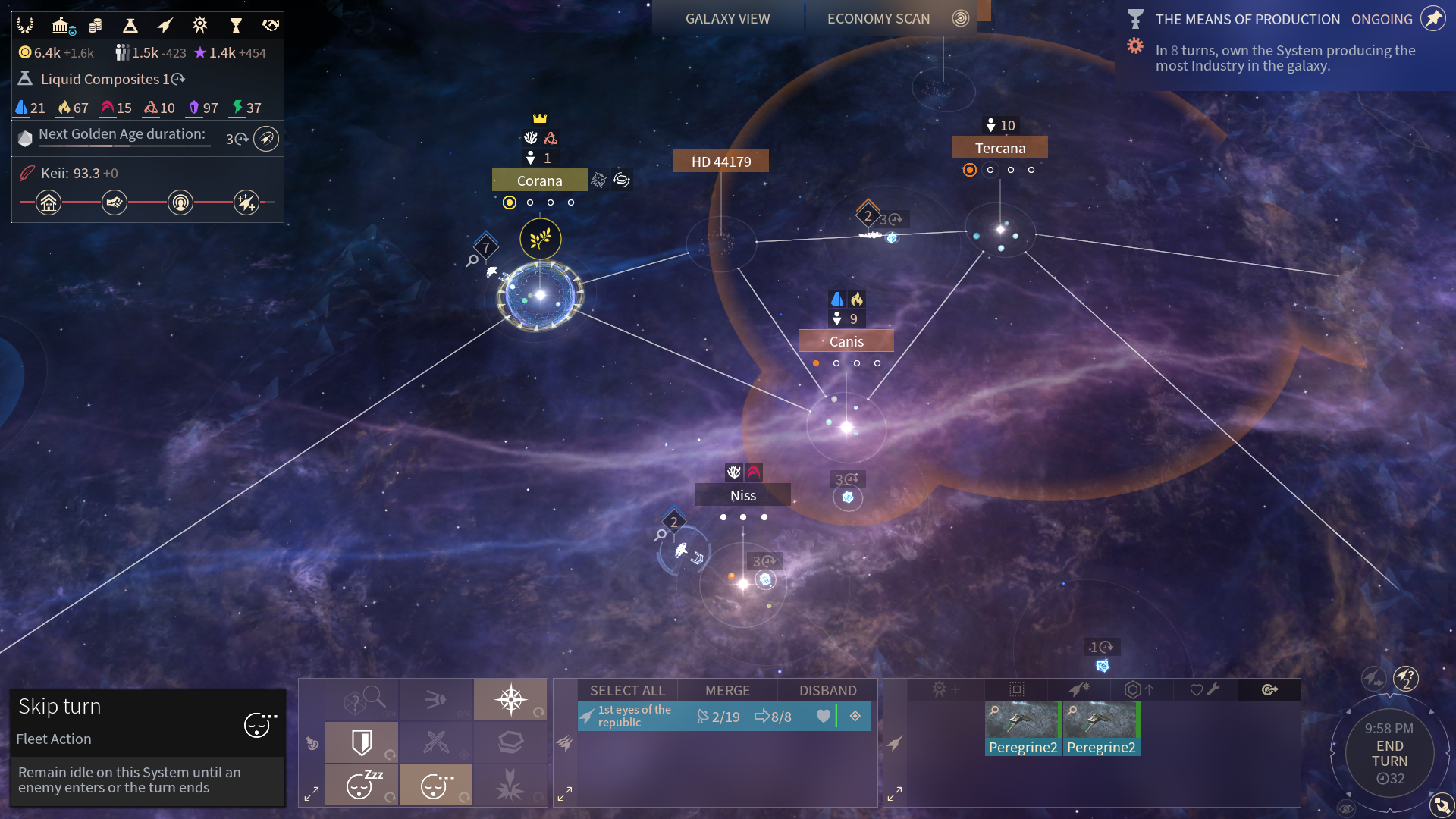Viewport: 1456px width, 819px height.
Task: Select all ships in the fleet
Action: click(627, 690)
